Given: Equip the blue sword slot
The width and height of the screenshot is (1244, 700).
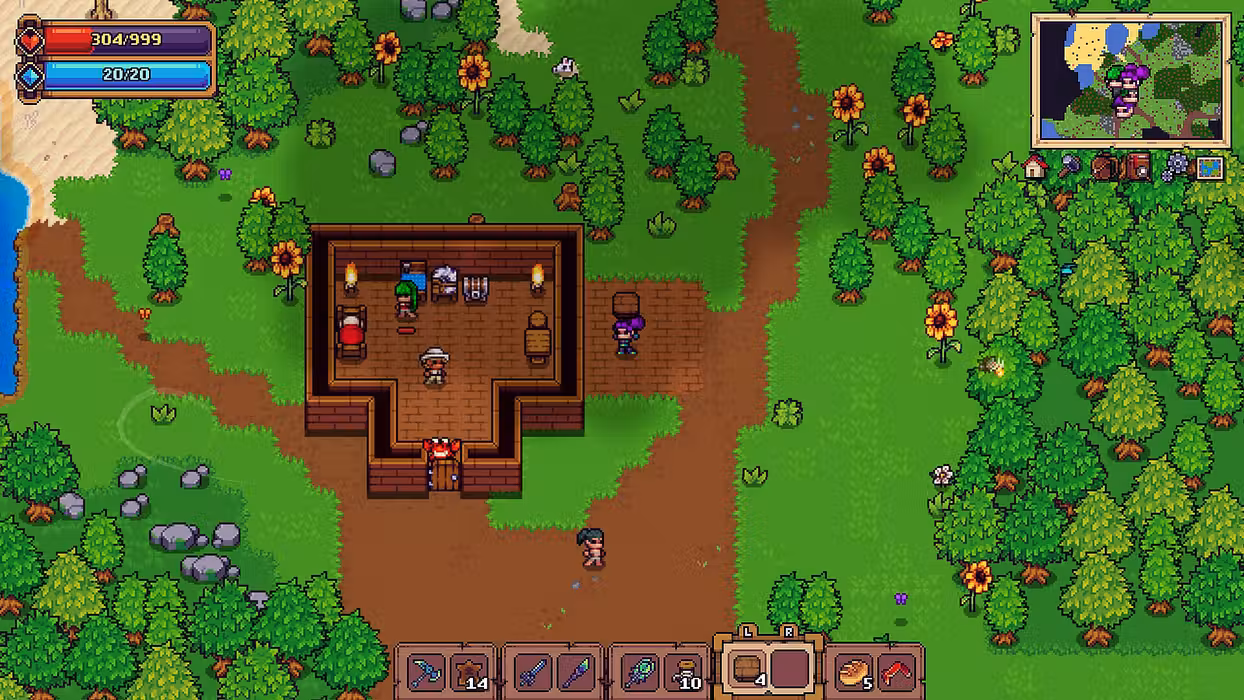Looking at the screenshot, I should pos(531,672).
